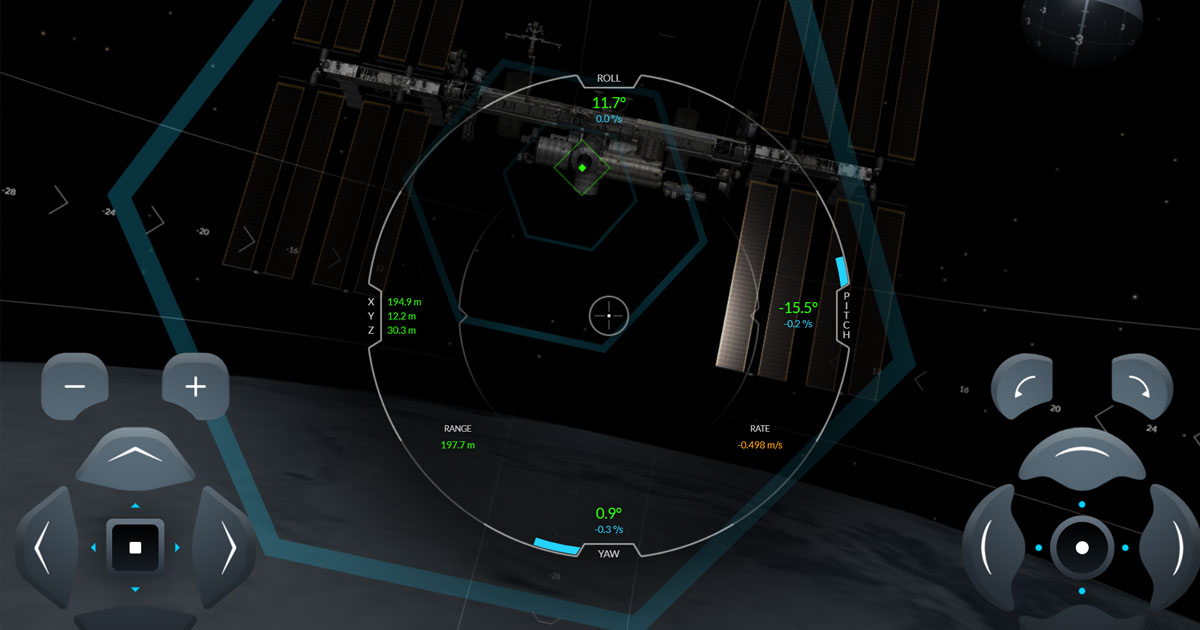Translate left with the left chevron button
Screen dimensions: 1200x630
43,547
